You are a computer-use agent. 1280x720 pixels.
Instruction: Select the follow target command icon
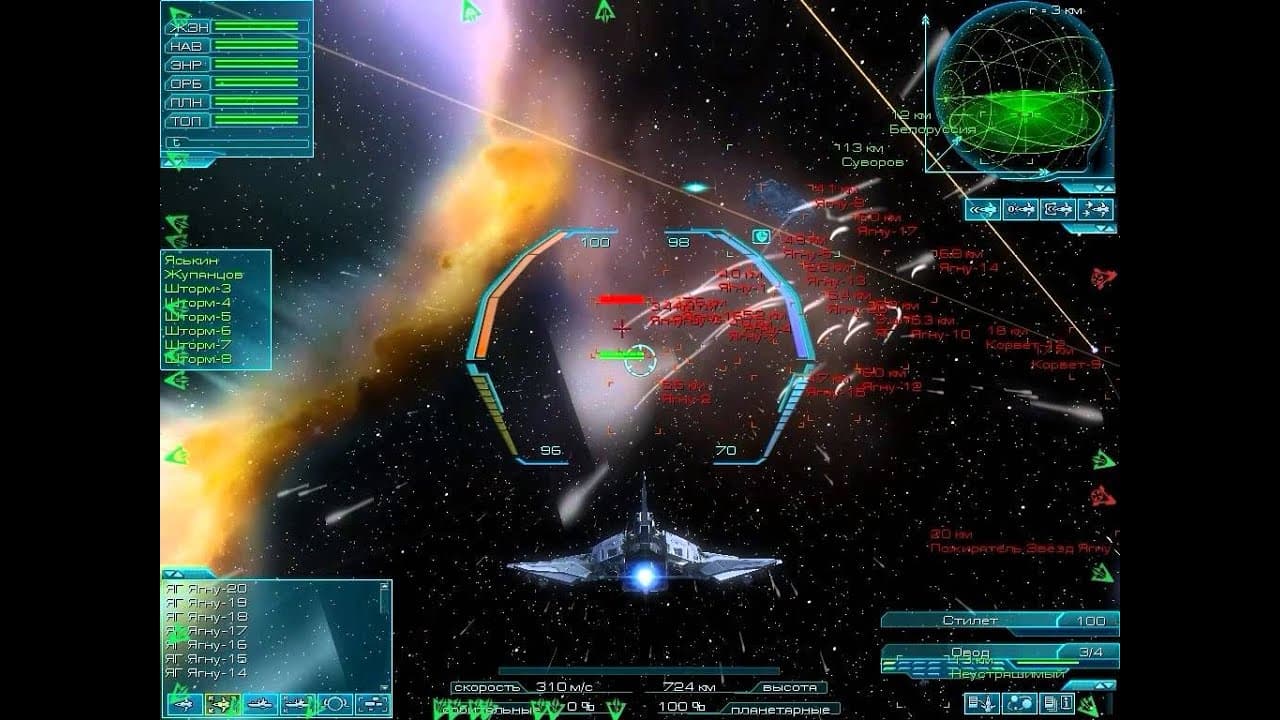pos(1058,211)
